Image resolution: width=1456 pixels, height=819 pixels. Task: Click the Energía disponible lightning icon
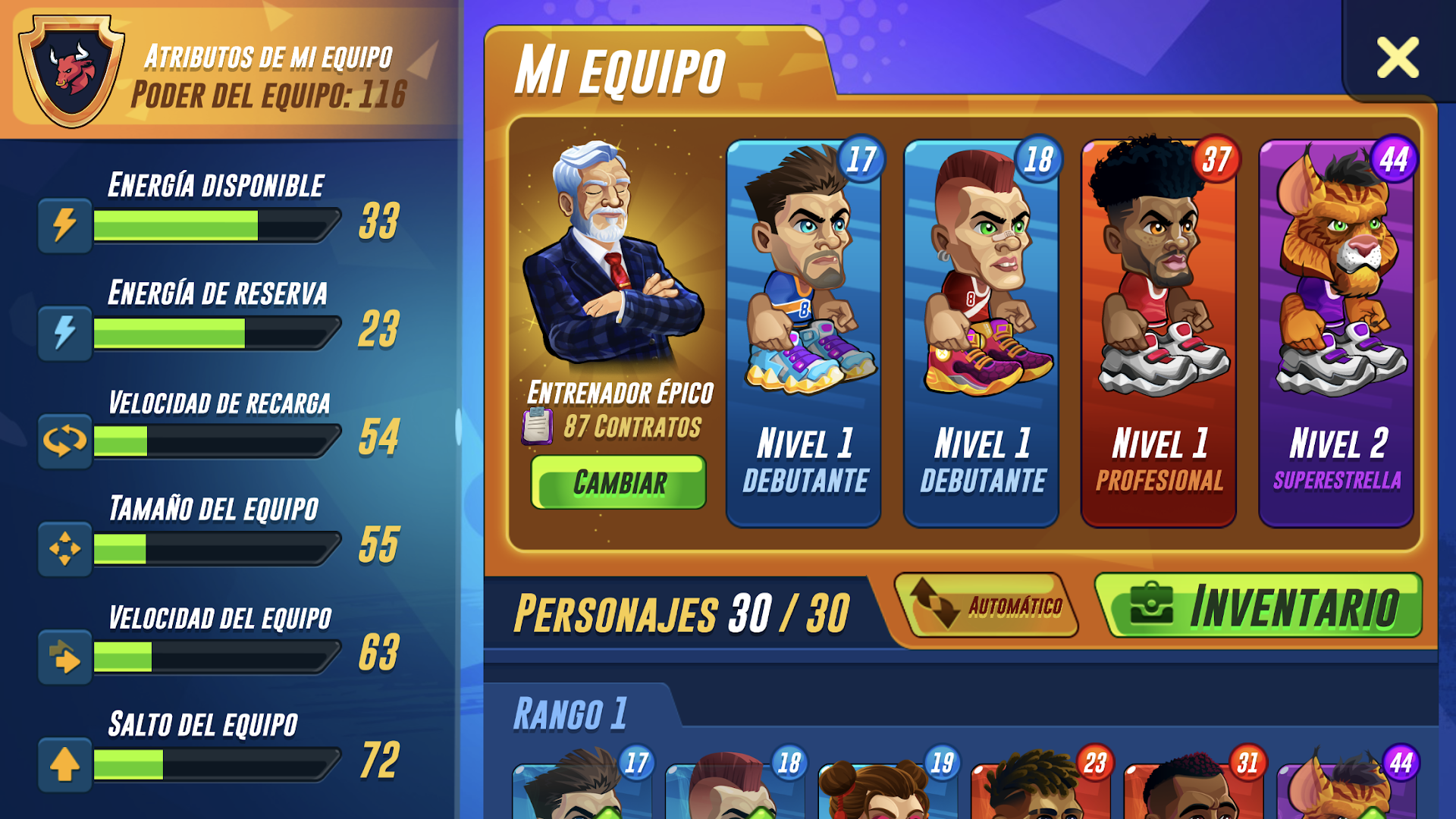64,225
